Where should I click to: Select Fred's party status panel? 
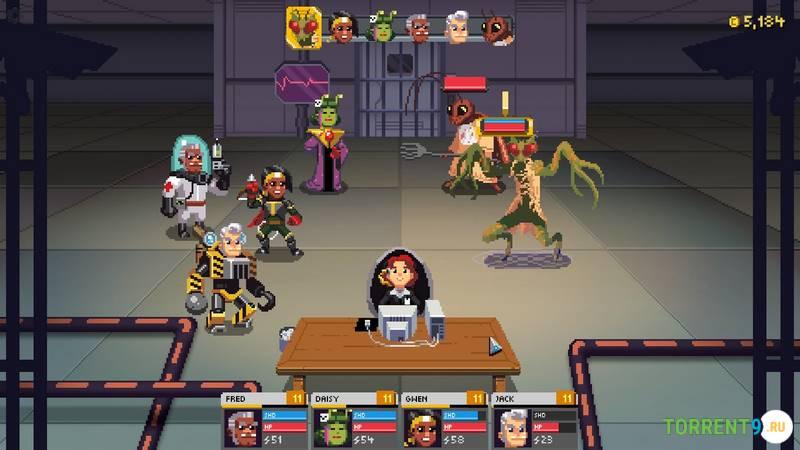264,421
